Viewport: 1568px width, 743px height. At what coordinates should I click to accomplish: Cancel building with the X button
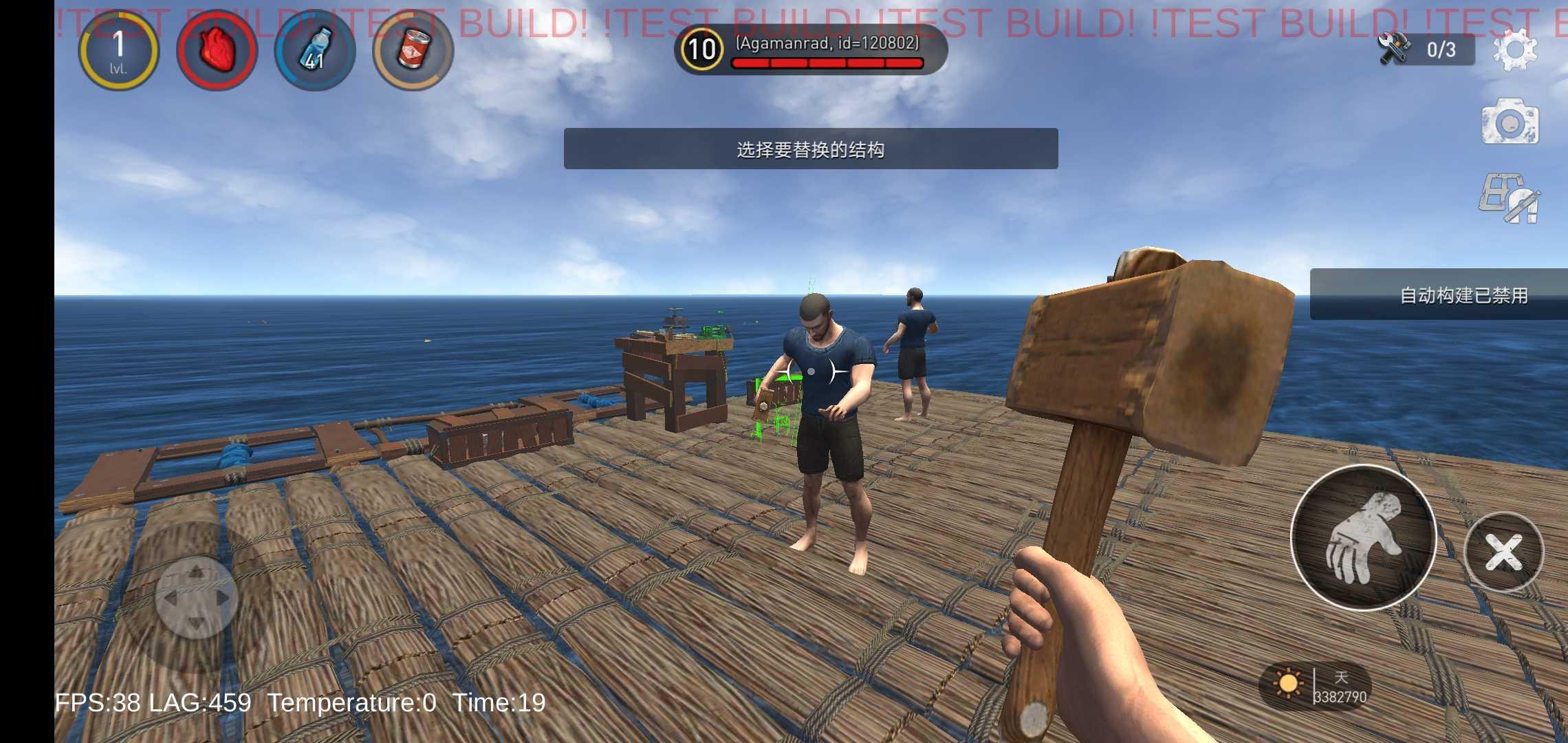[1503, 550]
